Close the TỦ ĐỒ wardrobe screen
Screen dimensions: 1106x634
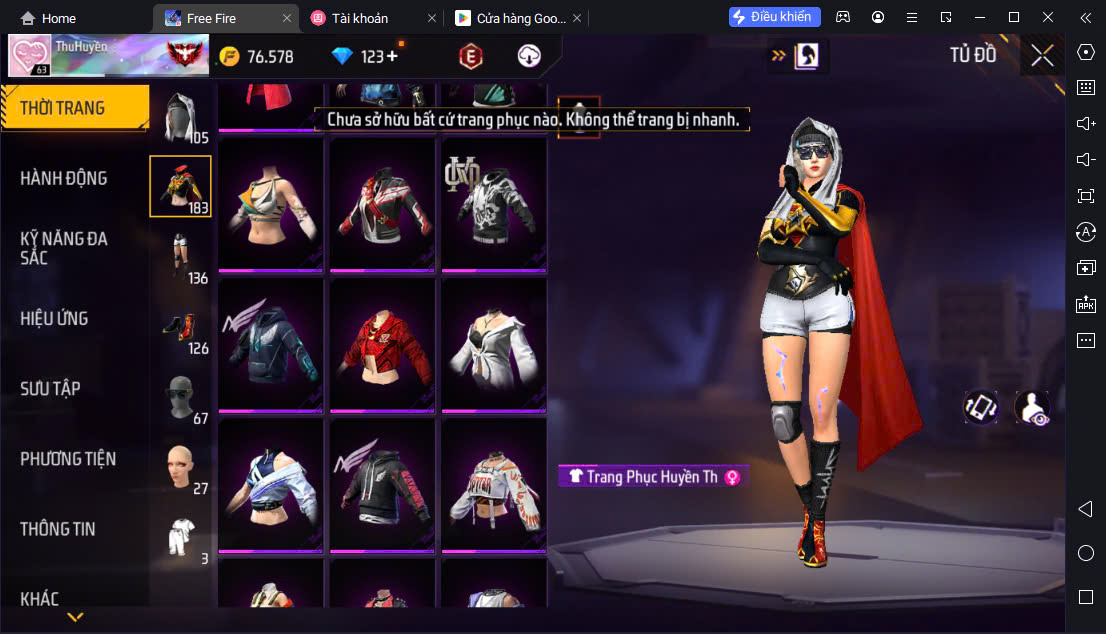pos(1042,55)
